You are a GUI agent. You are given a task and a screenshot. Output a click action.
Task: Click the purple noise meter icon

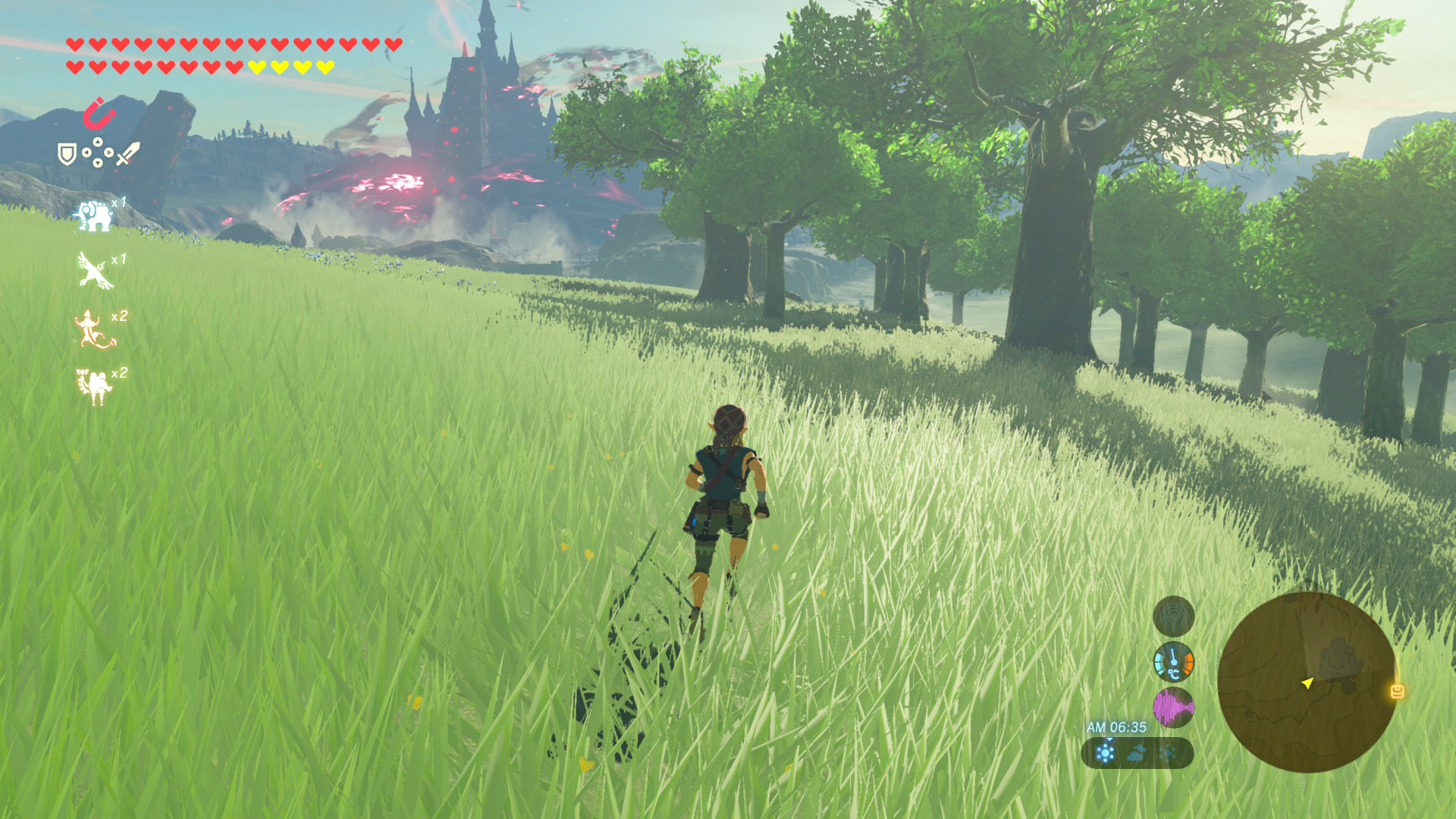pos(1173,708)
